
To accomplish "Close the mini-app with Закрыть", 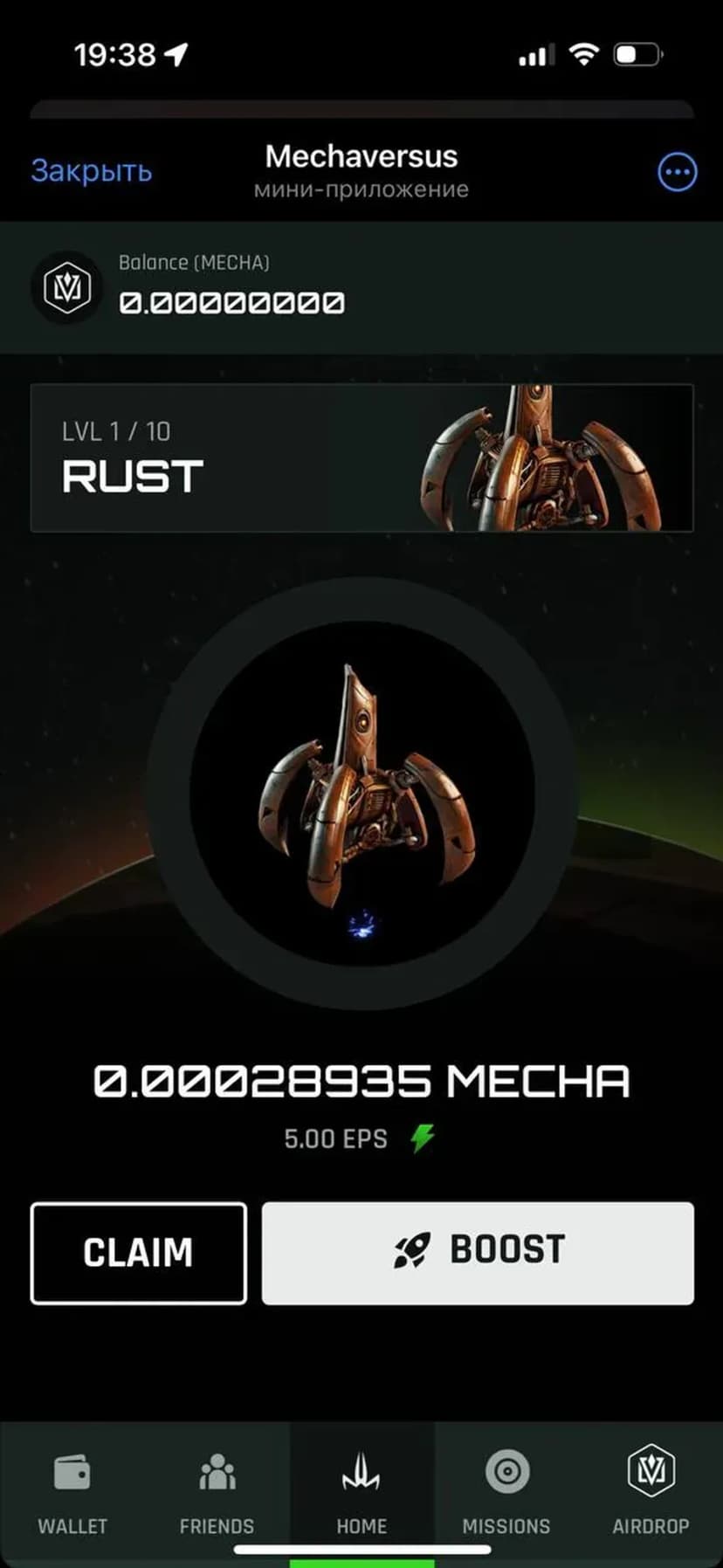I will (x=92, y=171).
